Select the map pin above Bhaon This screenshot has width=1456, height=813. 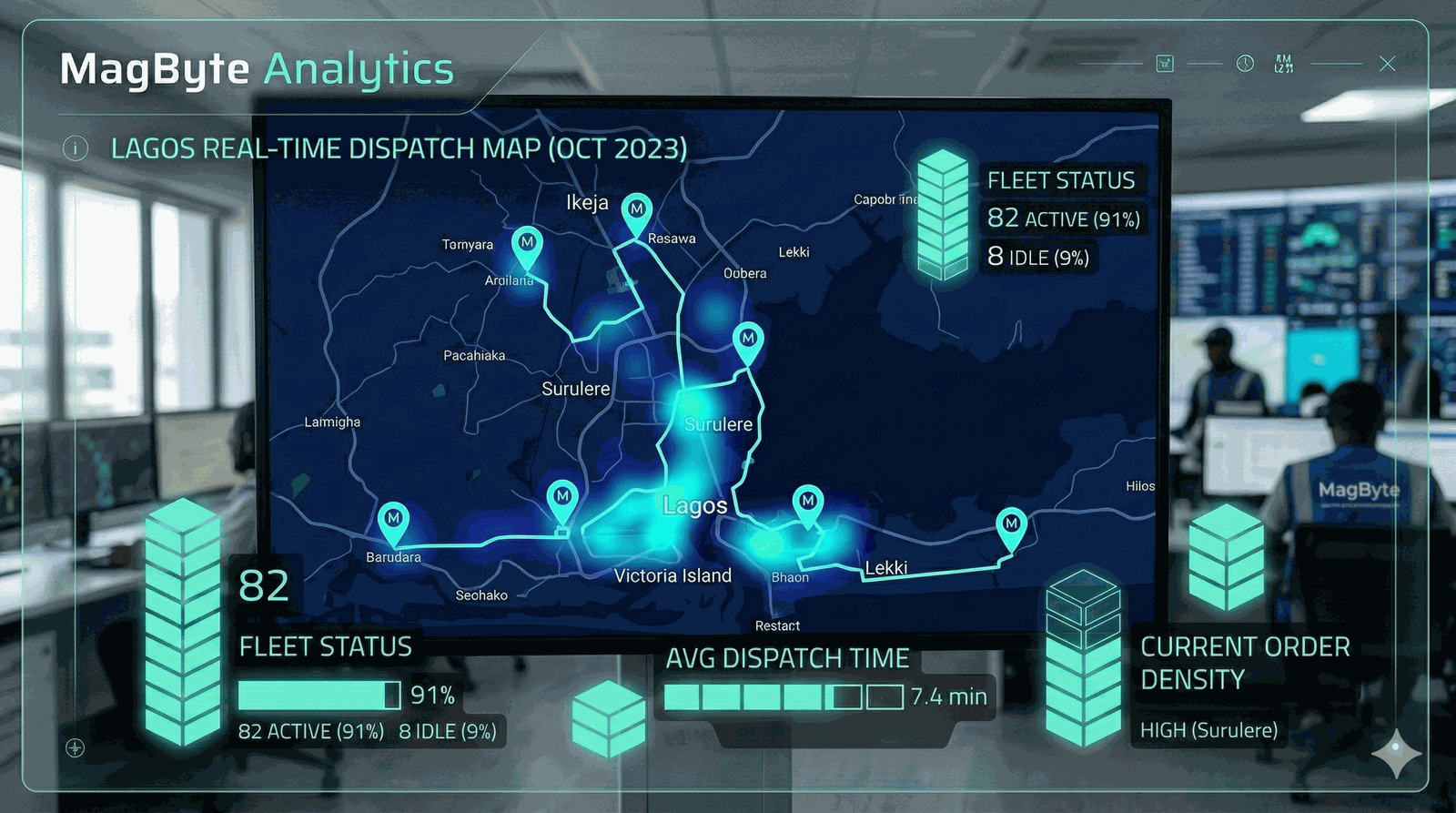807,503
